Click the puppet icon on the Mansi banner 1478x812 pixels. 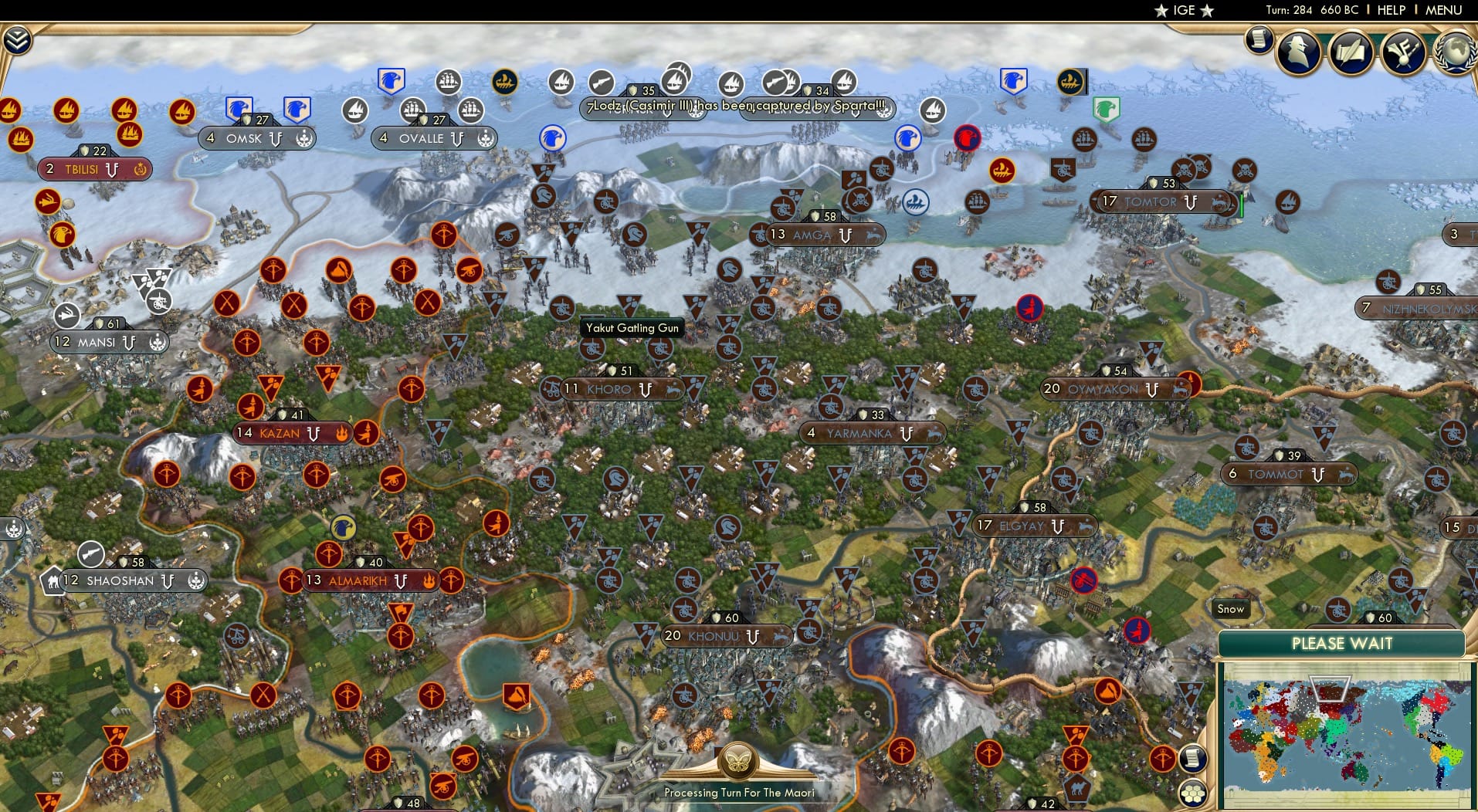pos(158,342)
